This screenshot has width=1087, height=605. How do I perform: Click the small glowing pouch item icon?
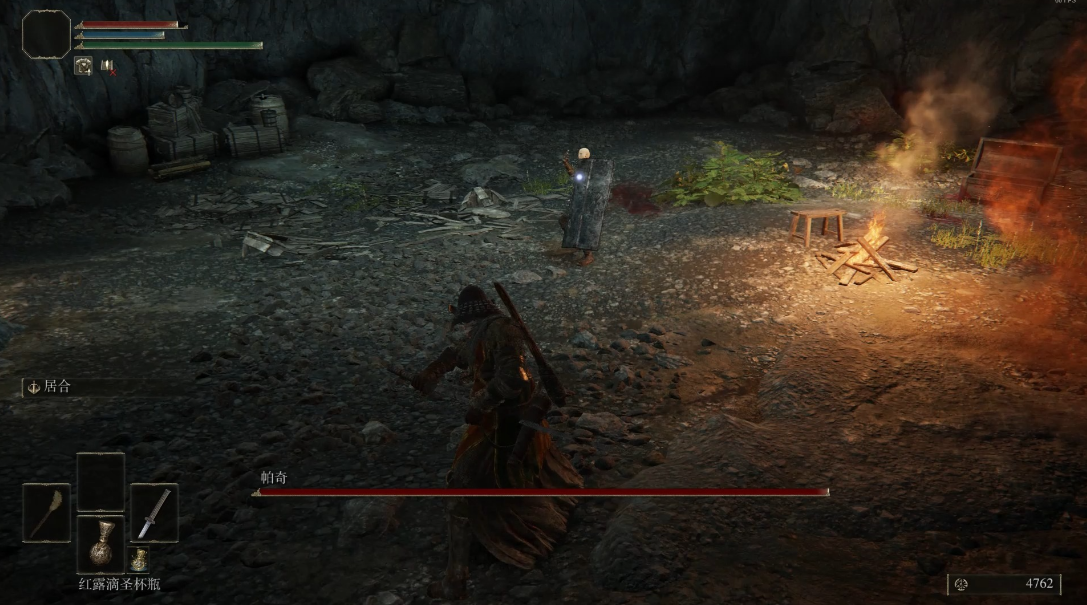pos(138,561)
